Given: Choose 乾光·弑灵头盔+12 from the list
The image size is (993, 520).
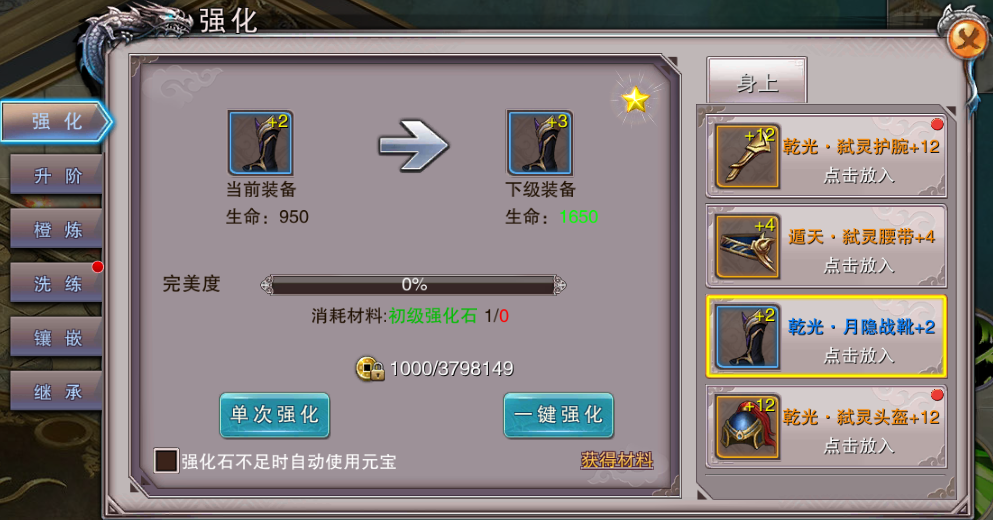Looking at the screenshot, I should (827, 428).
